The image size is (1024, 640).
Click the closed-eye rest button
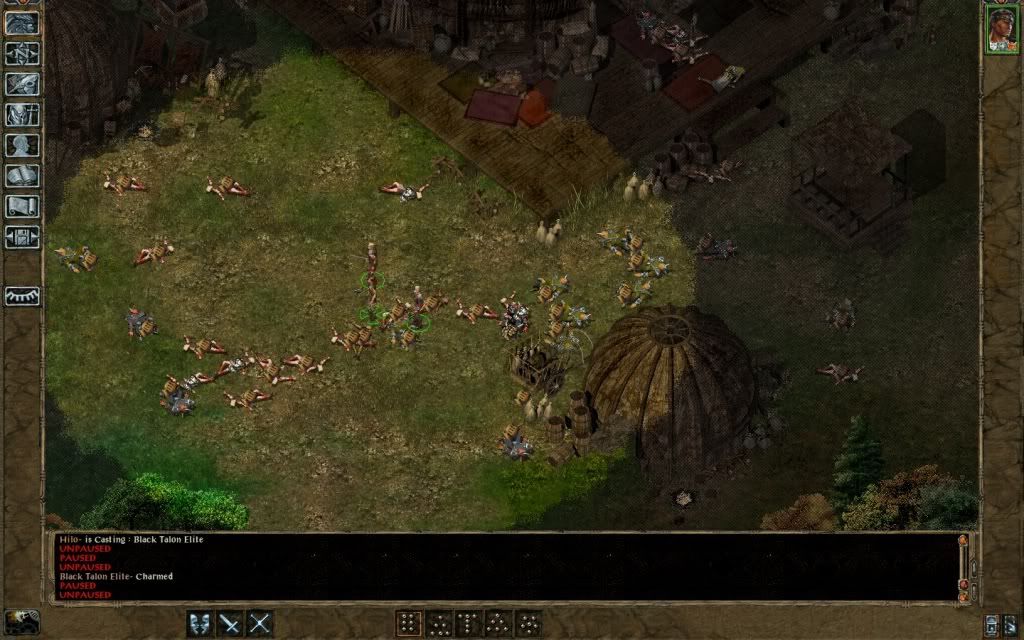(x=22, y=296)
